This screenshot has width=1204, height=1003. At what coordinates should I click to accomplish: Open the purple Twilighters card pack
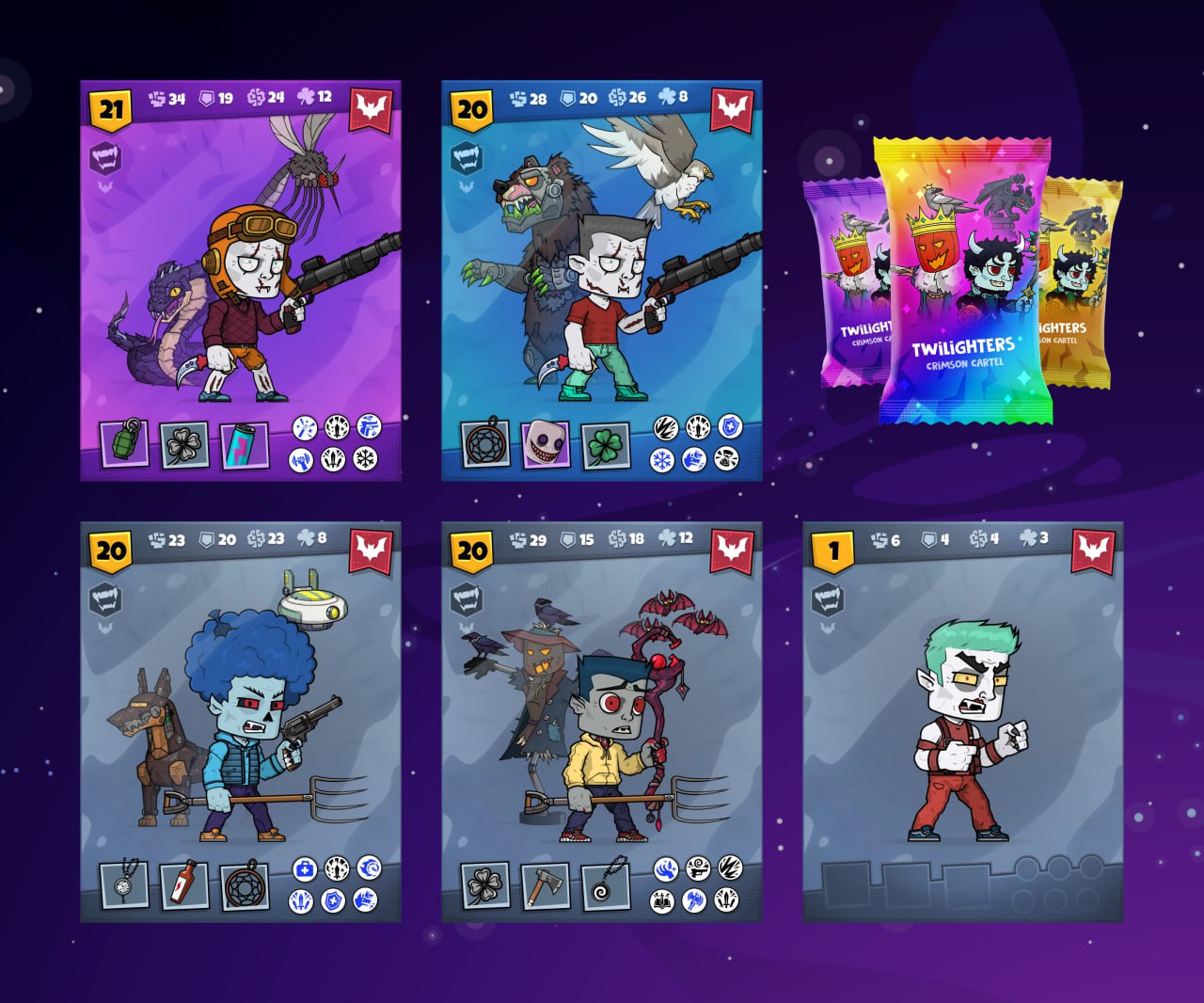click(x=840, y=282)
